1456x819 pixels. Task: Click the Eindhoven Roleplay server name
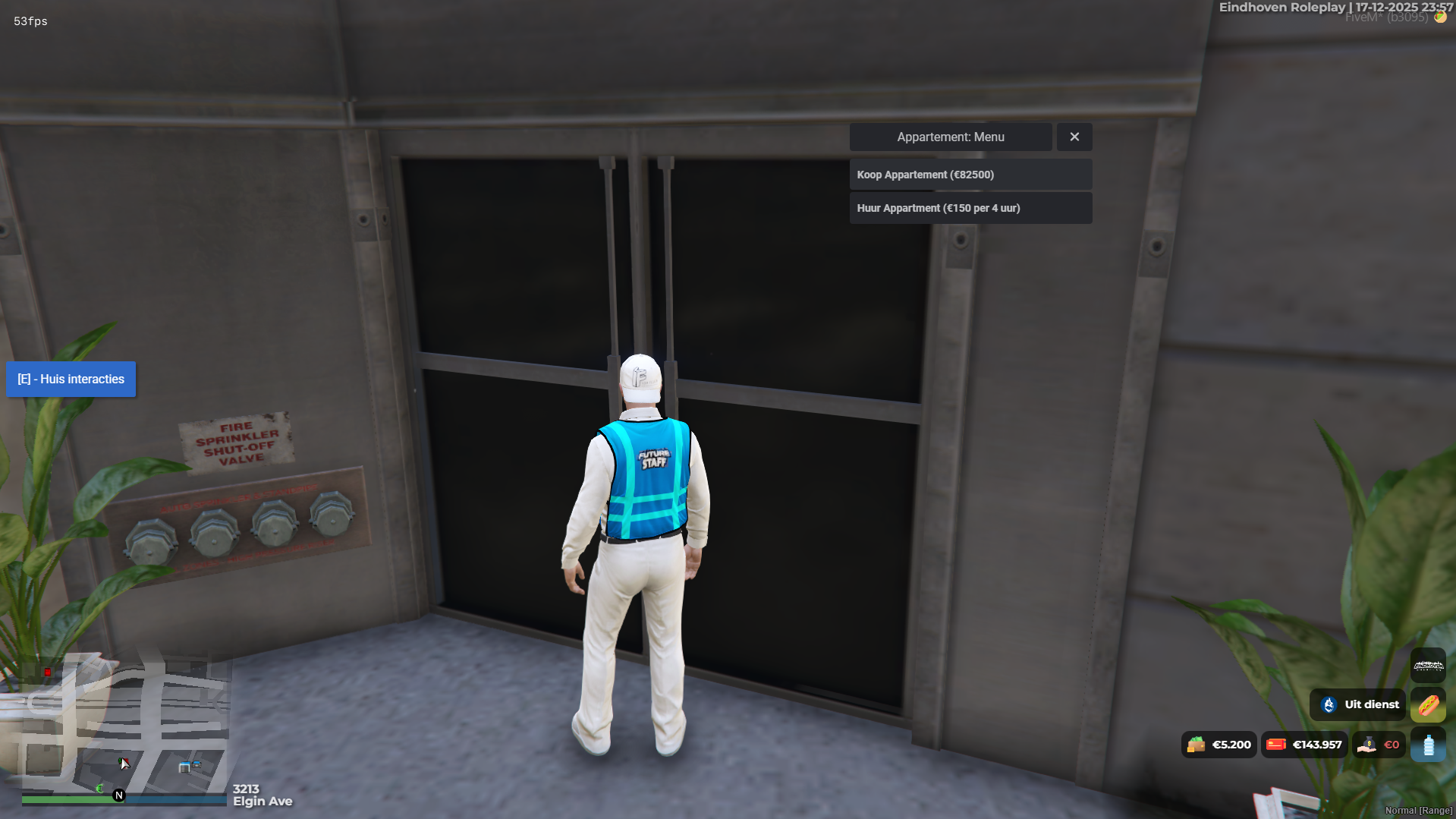click(x=1282, y=7)
